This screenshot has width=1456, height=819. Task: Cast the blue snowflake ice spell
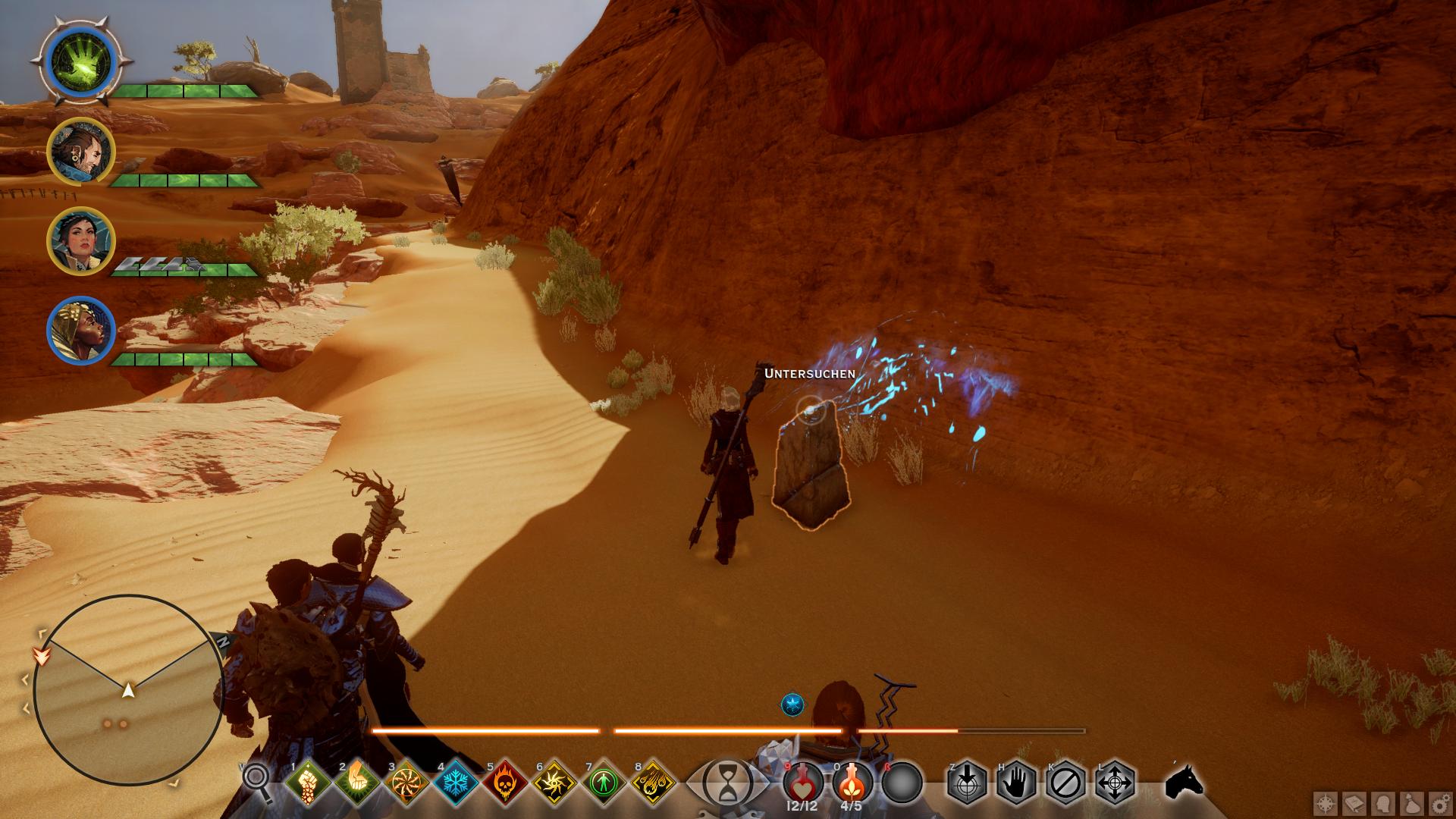[x=457, y=781]
